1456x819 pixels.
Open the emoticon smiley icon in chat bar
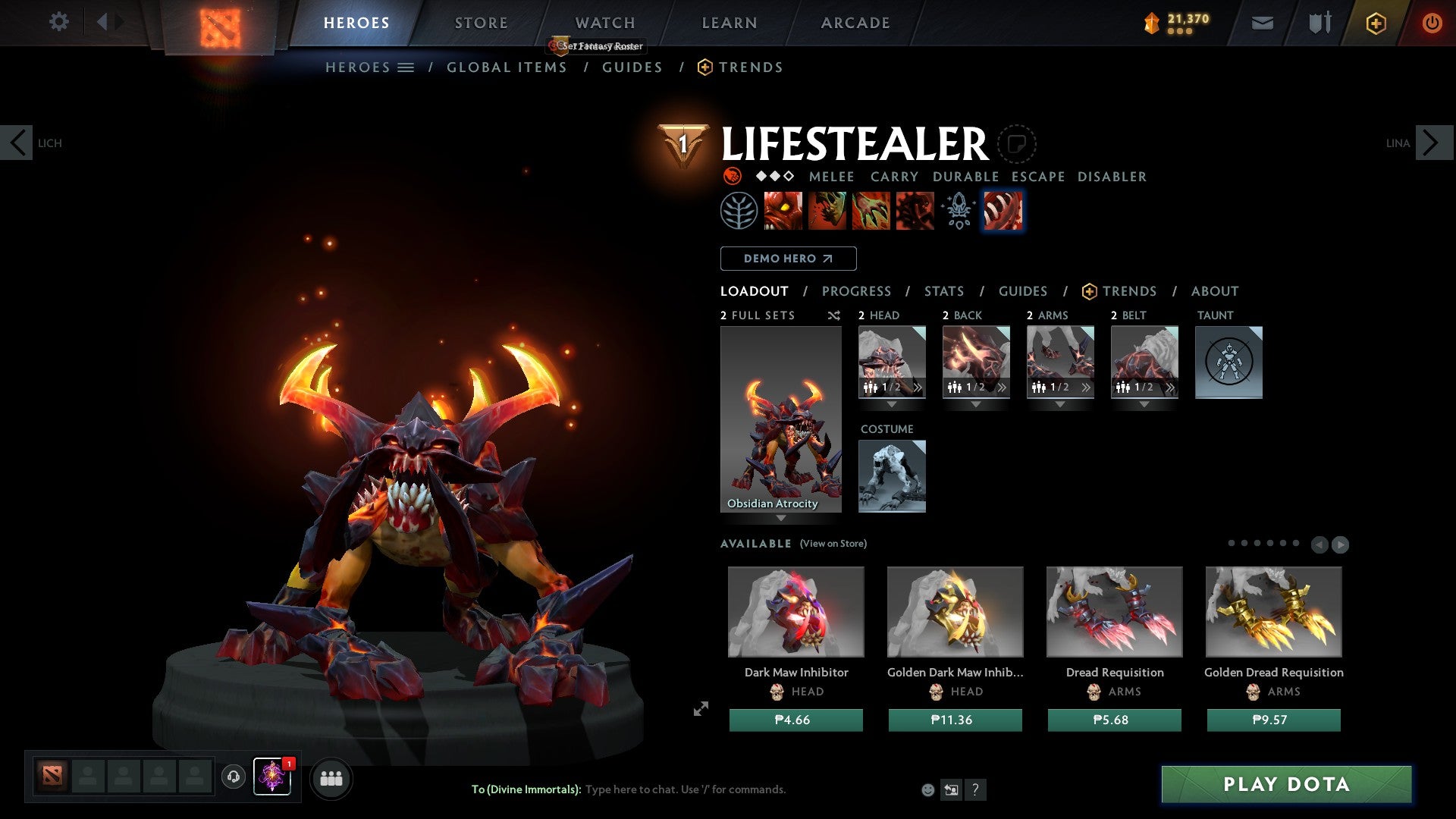tap(927, 789)
